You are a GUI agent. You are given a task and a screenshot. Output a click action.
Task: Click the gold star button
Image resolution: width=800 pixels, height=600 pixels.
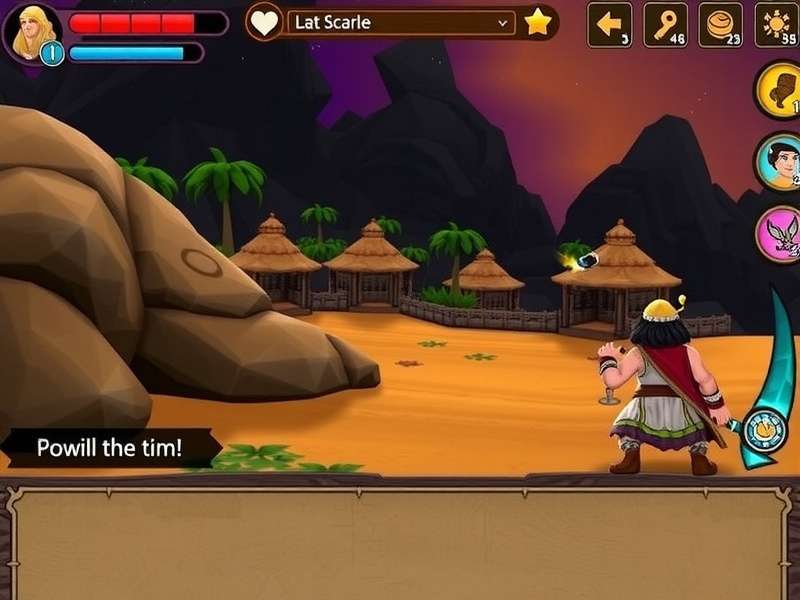pyautogui.click(x=538, y=22)
